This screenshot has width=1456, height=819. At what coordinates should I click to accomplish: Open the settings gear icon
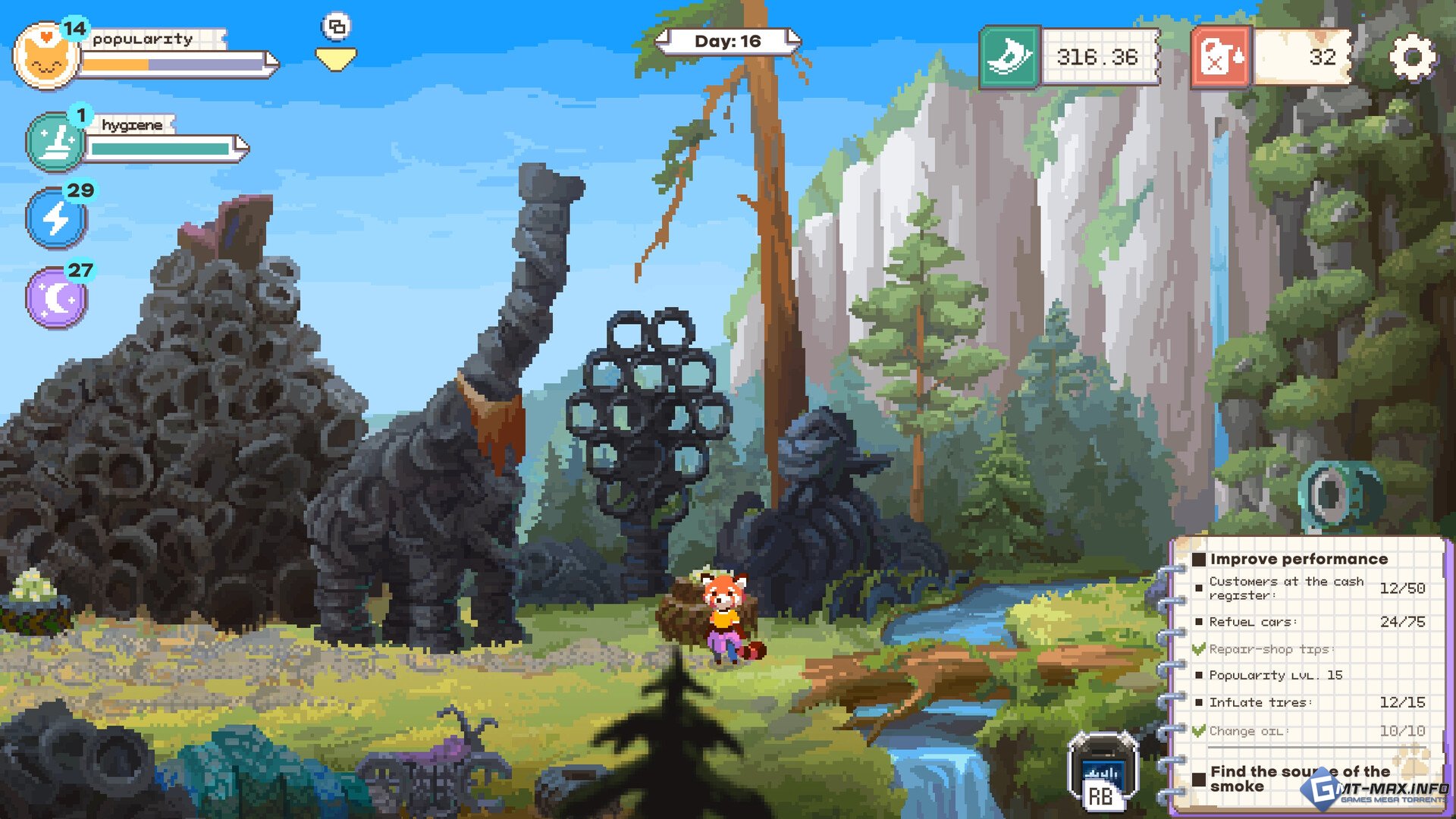tap(1412, 57)
